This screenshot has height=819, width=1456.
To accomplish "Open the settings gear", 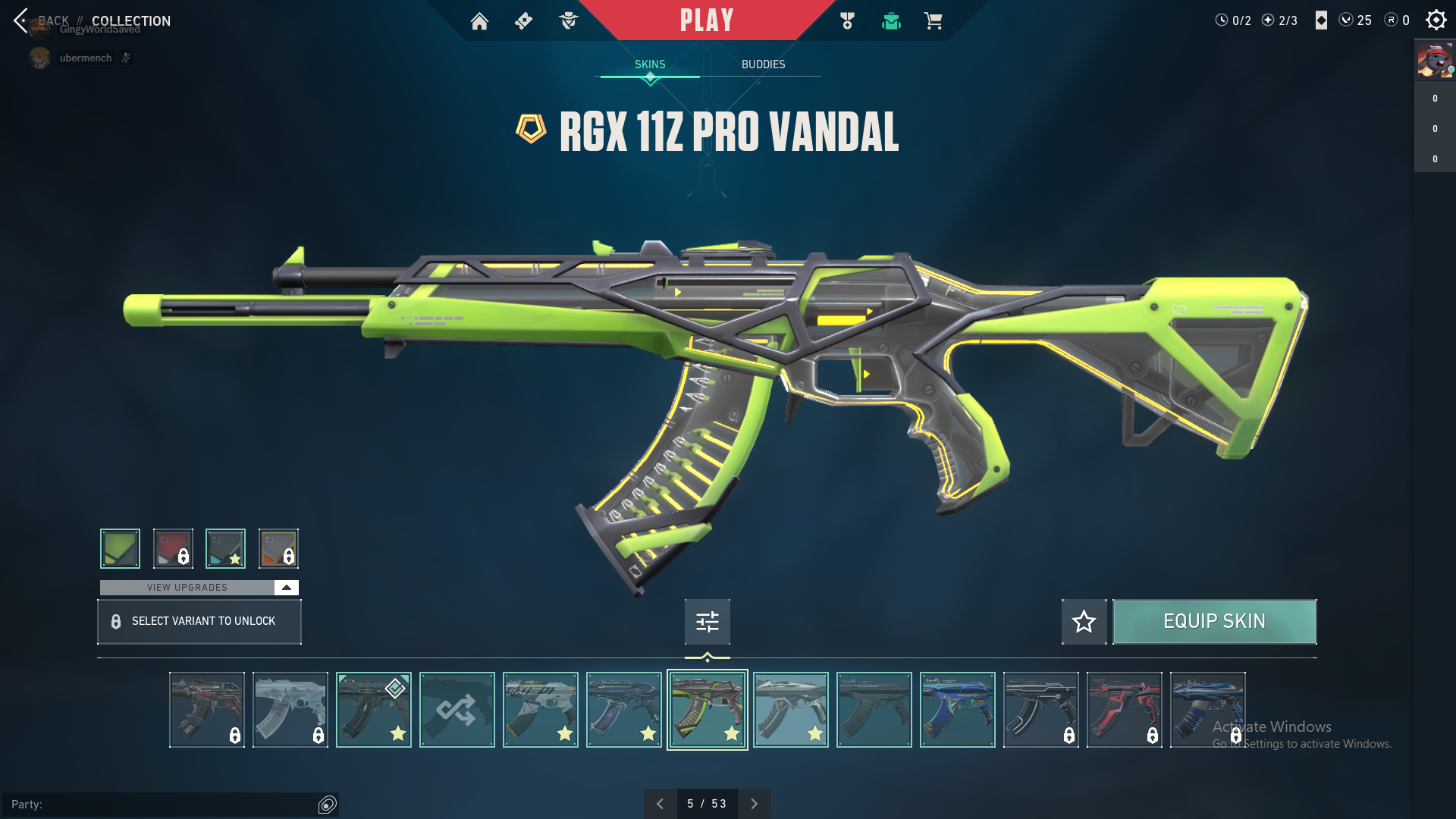I will point(1436,20).
